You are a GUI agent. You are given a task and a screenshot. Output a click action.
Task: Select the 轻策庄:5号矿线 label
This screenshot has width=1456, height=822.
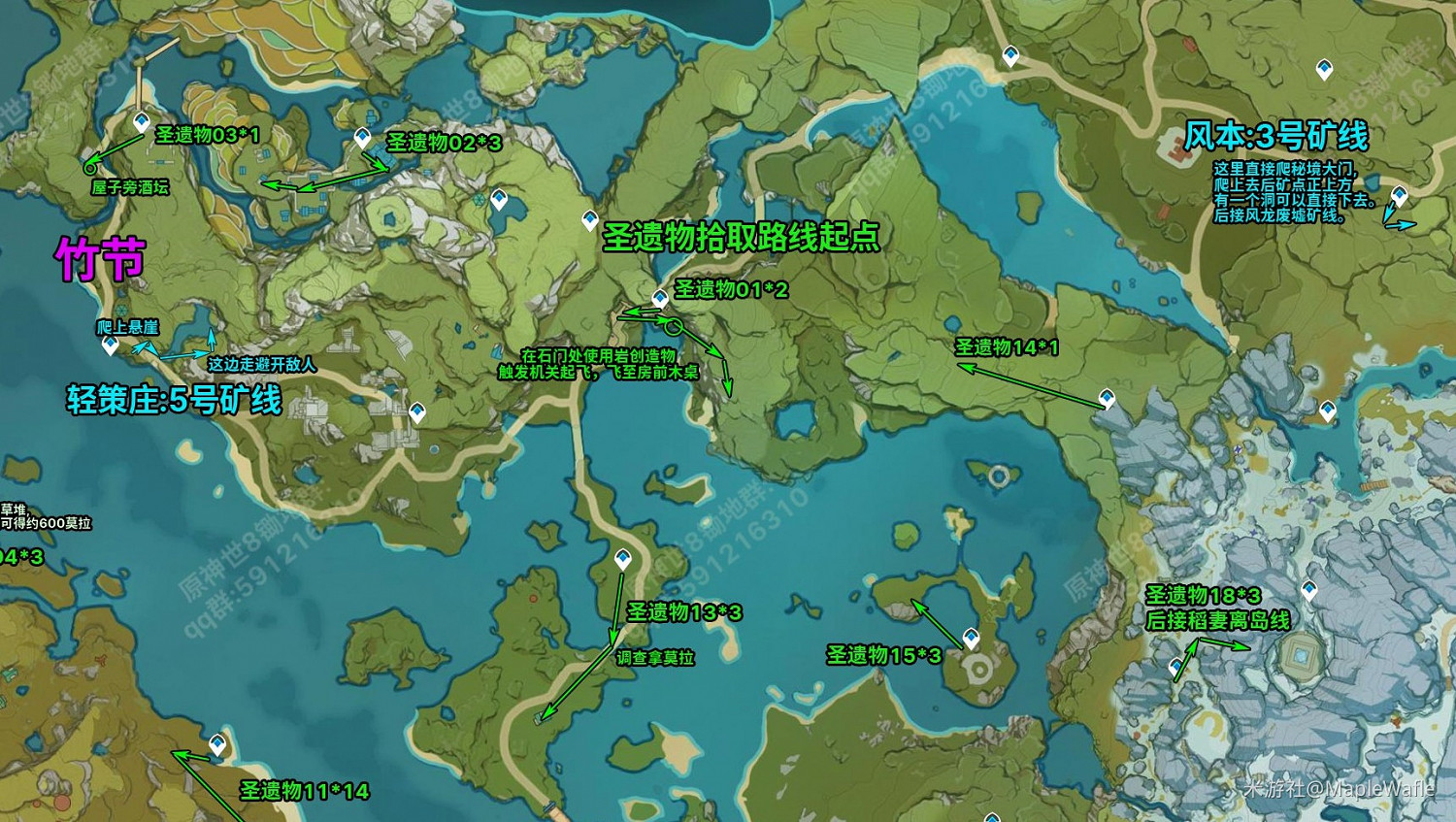(x=173, y=401)
